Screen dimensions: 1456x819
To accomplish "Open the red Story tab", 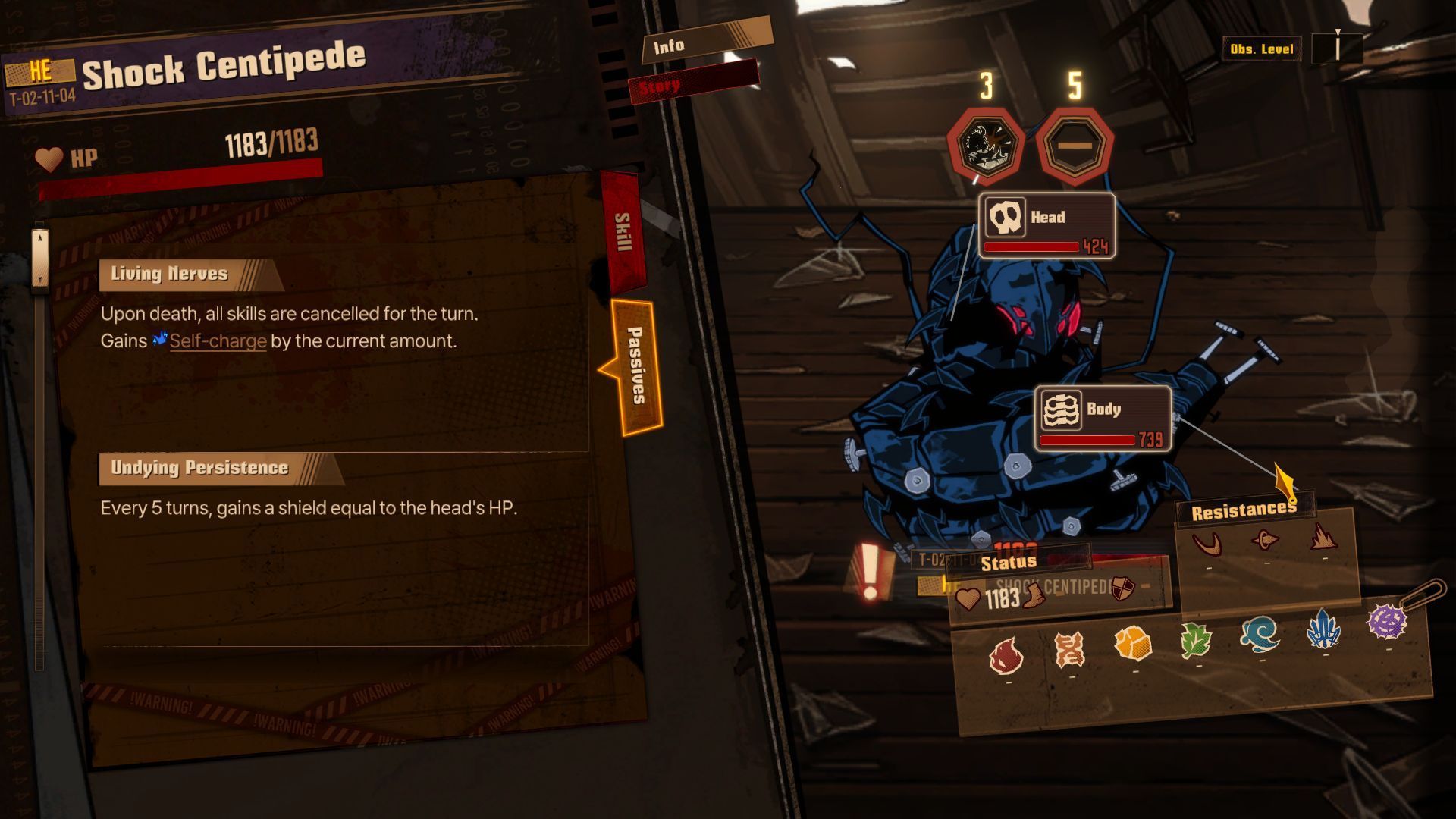I will click(x=692, y=83).
